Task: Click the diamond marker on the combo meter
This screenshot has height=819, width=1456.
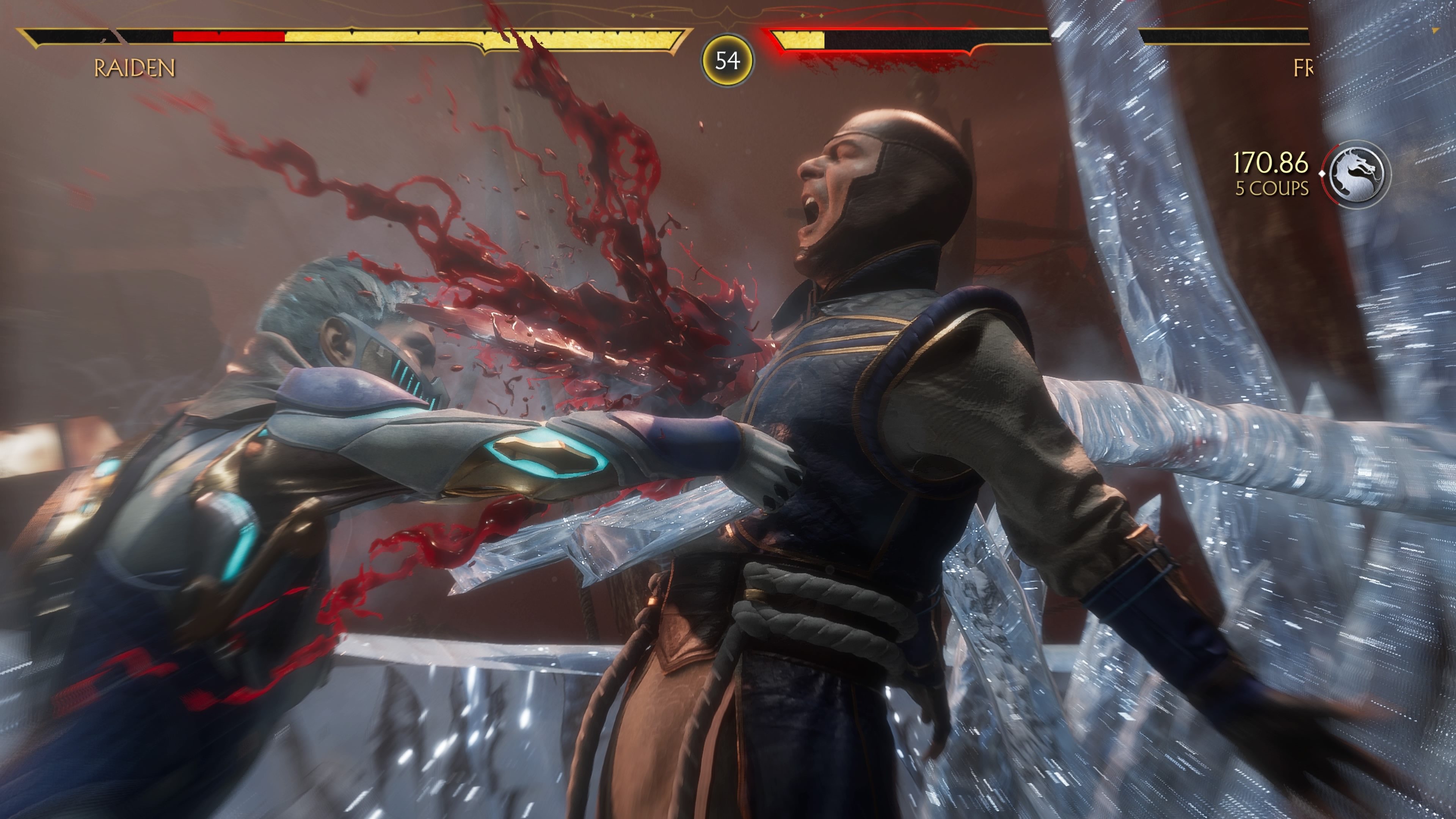Action: 1322,174
